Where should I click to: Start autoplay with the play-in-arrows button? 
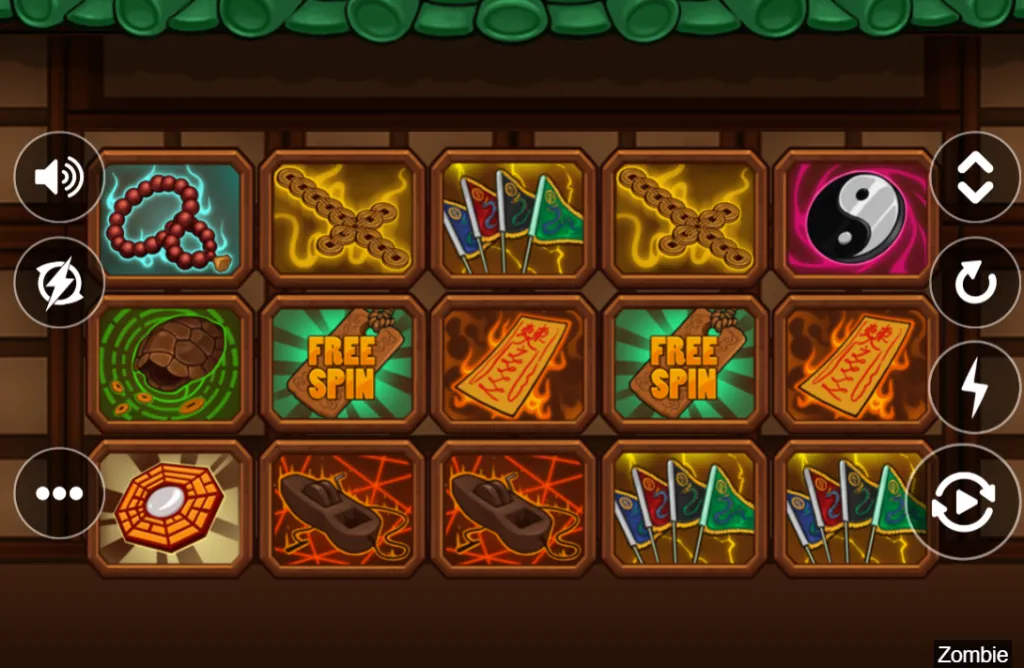click(x=964, y=502)
